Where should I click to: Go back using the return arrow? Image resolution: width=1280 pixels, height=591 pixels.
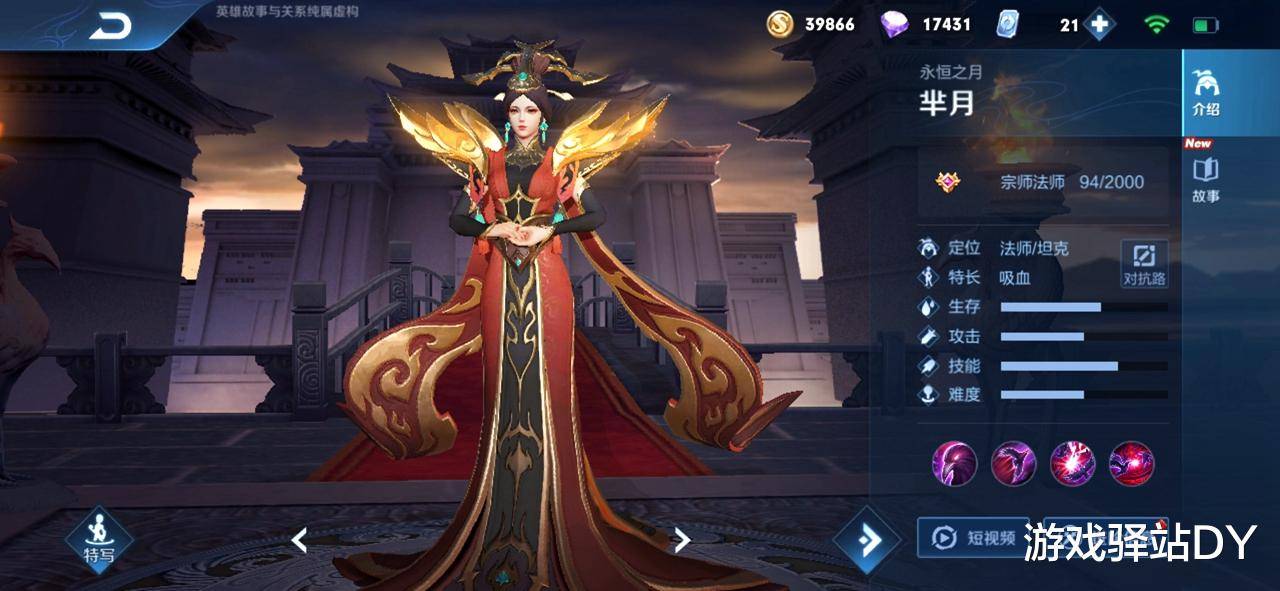(110, 27)
